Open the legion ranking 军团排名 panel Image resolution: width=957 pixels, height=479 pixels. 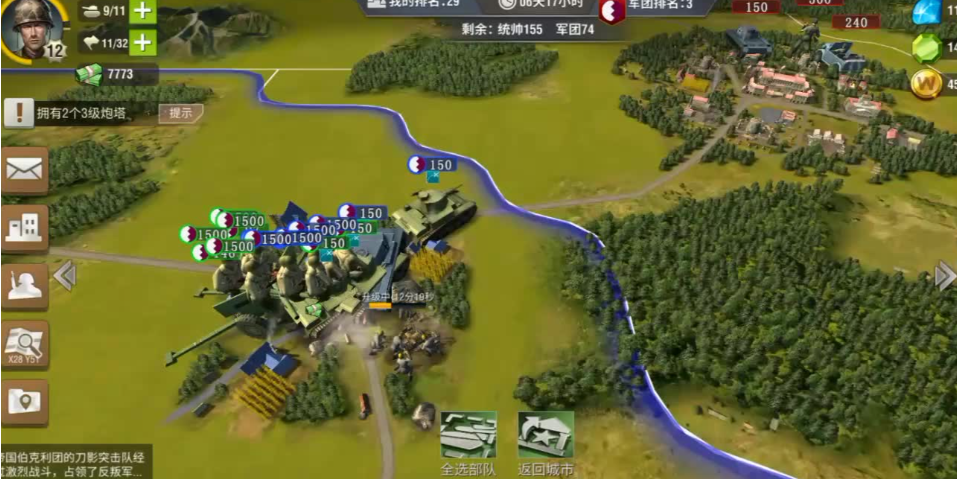click(660, 7)
